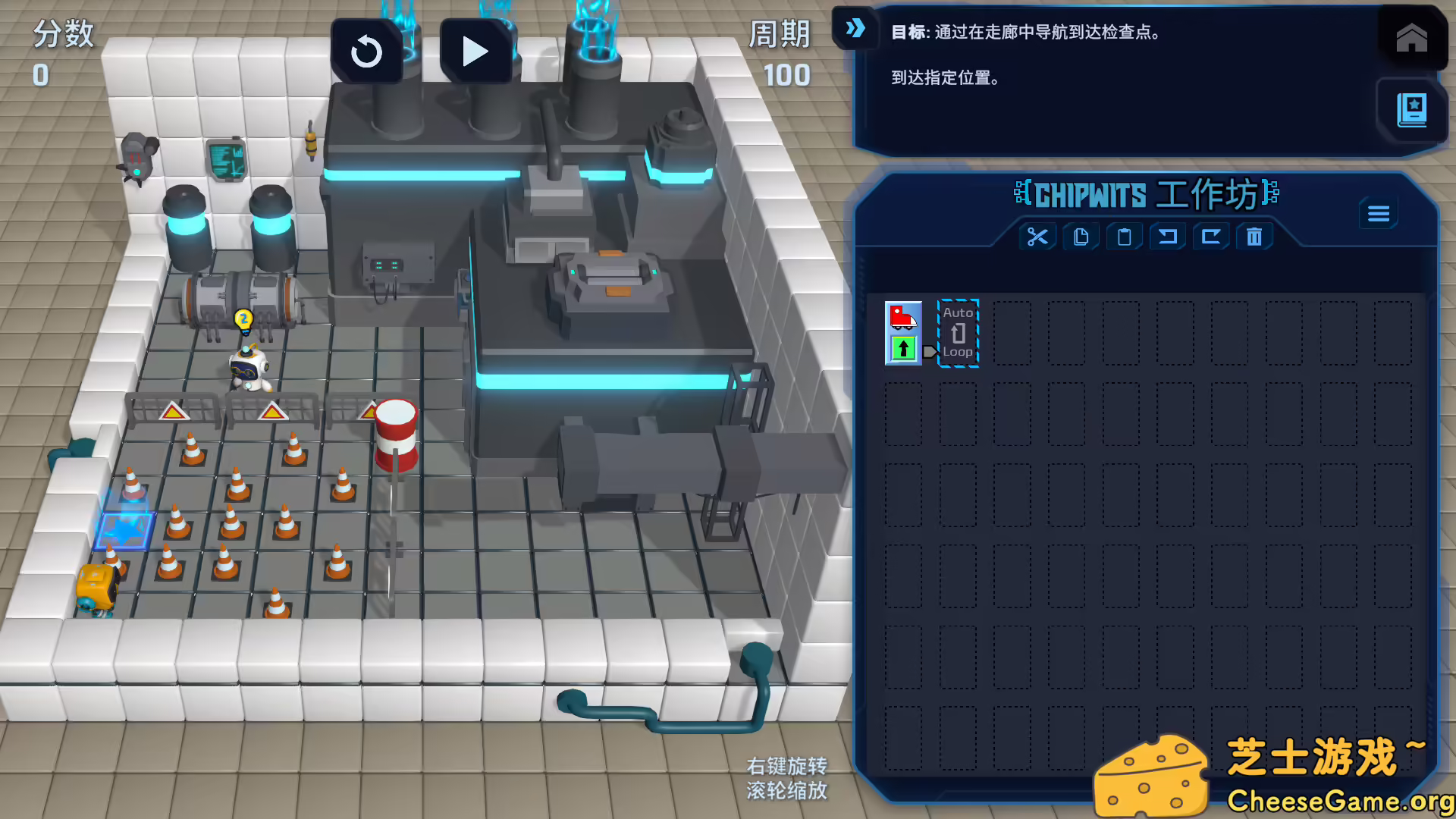Paste chips with the clipboard icon
This screenshot has width=1456, height=819.
[x=1124, y=237]
